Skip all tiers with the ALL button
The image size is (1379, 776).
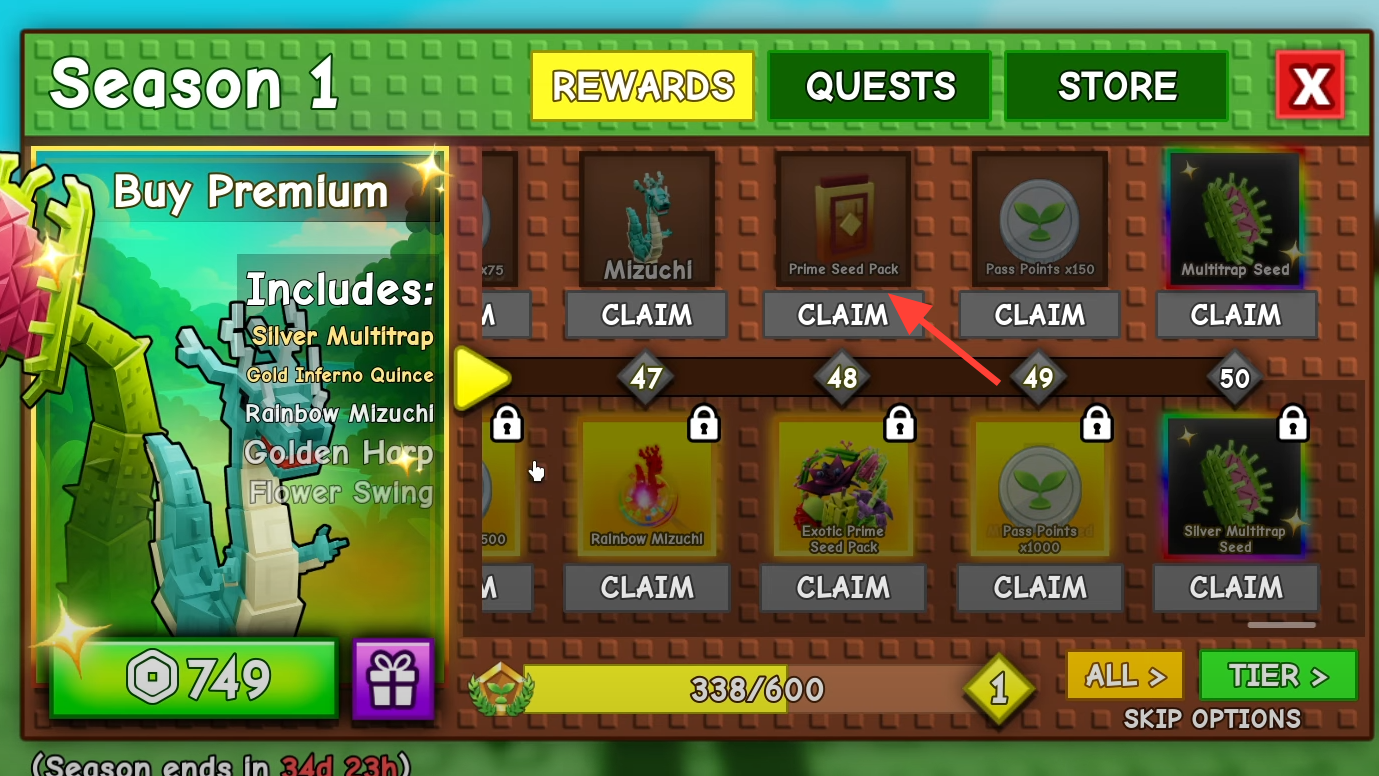(1125, 676)
